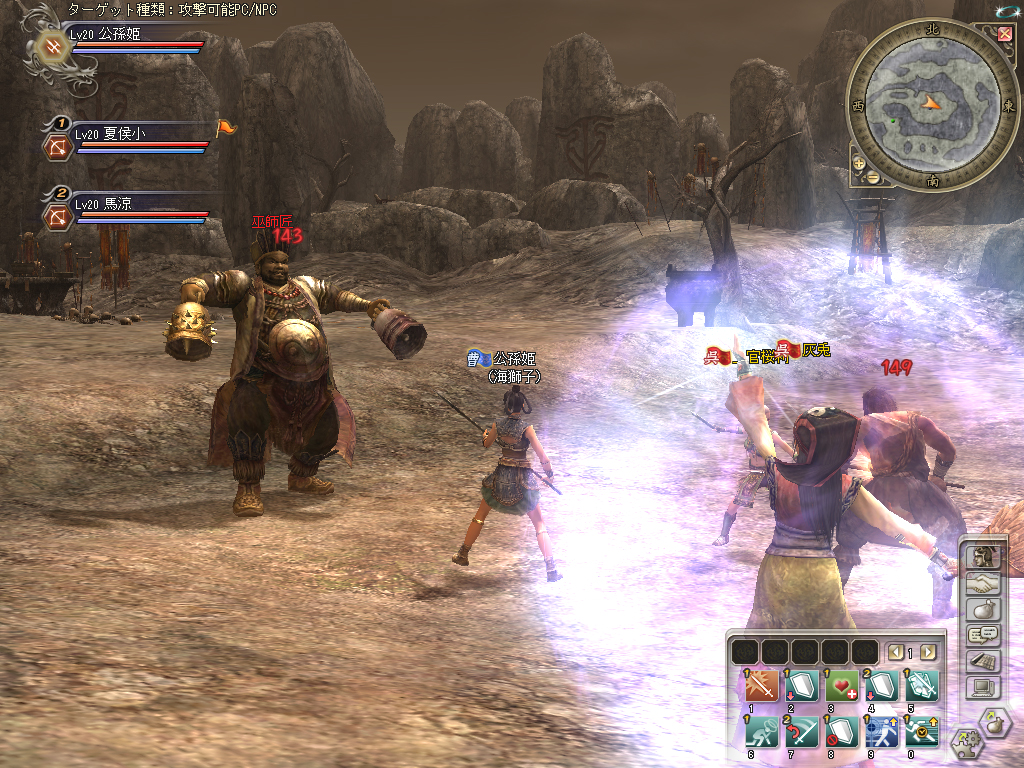The image size is (1024, 768).
Task: Go to the previous hotbar page
Action: click(896, 652)
